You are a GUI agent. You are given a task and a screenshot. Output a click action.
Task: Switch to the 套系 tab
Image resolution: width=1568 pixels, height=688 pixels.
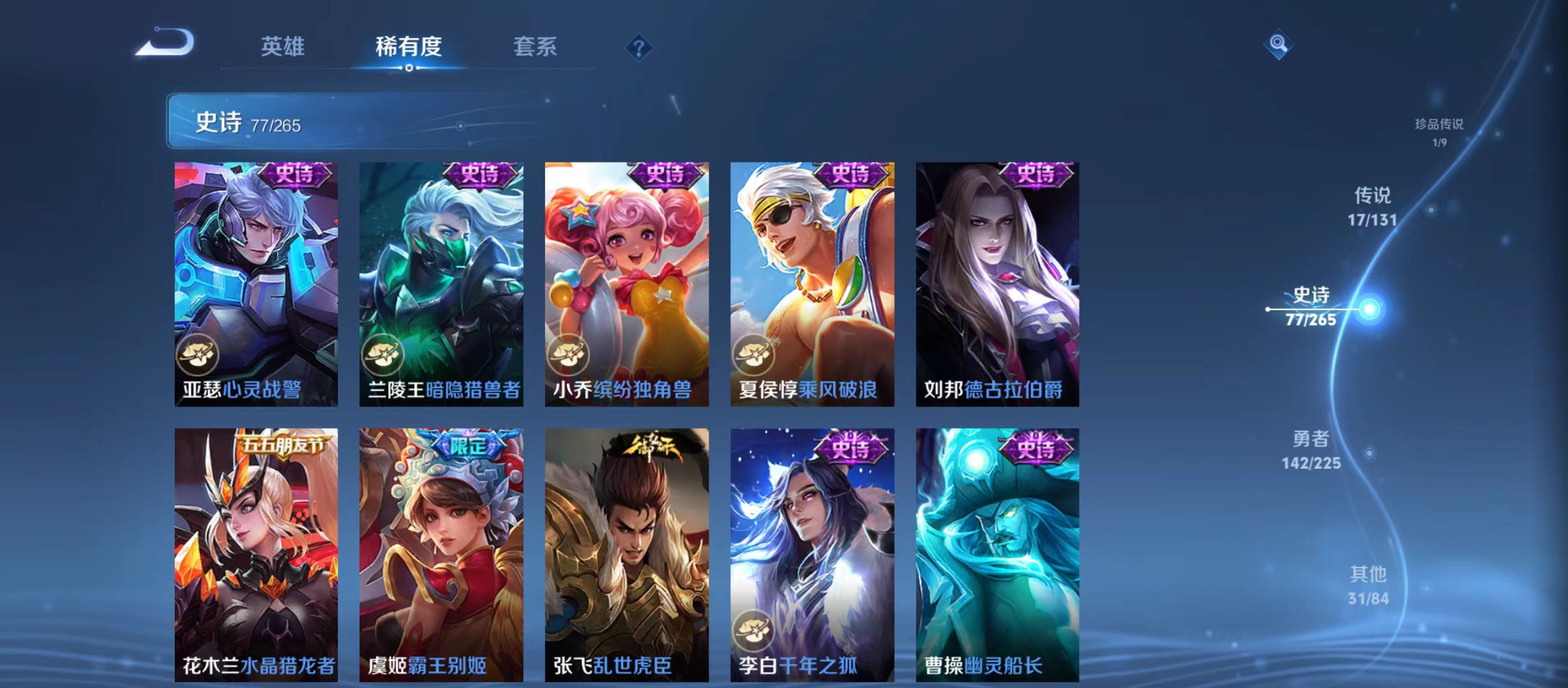[x=535, y=47]
